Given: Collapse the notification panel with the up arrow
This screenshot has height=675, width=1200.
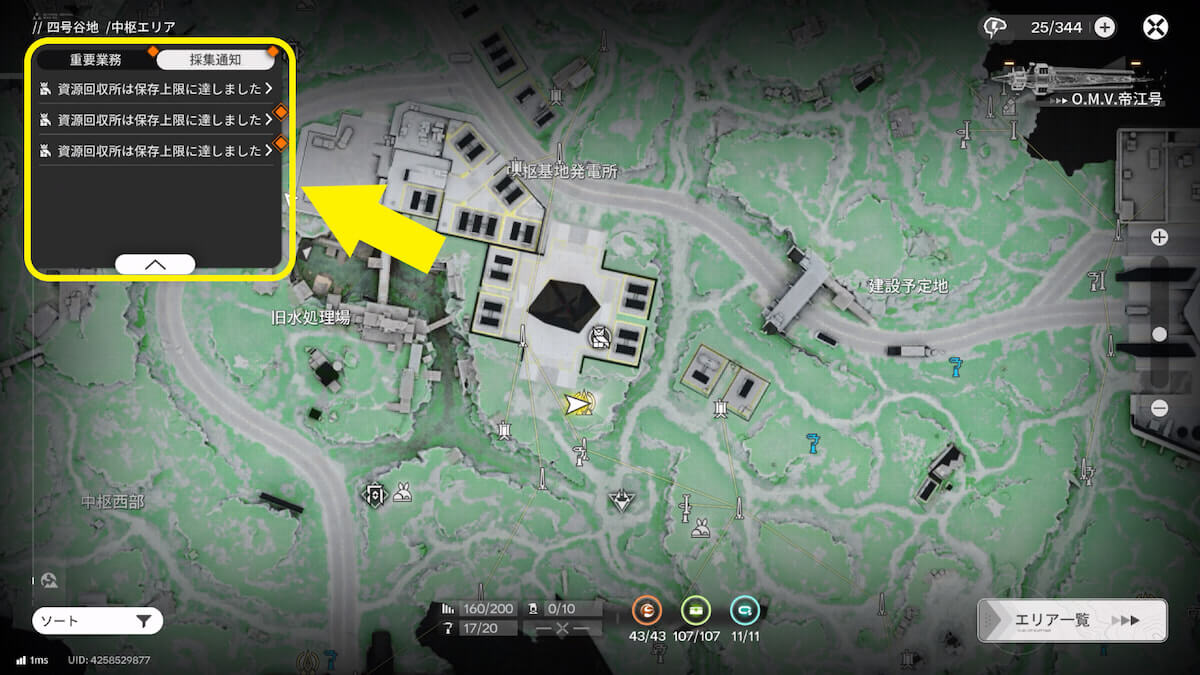Looking at the screenshot, I should (155, 264).
